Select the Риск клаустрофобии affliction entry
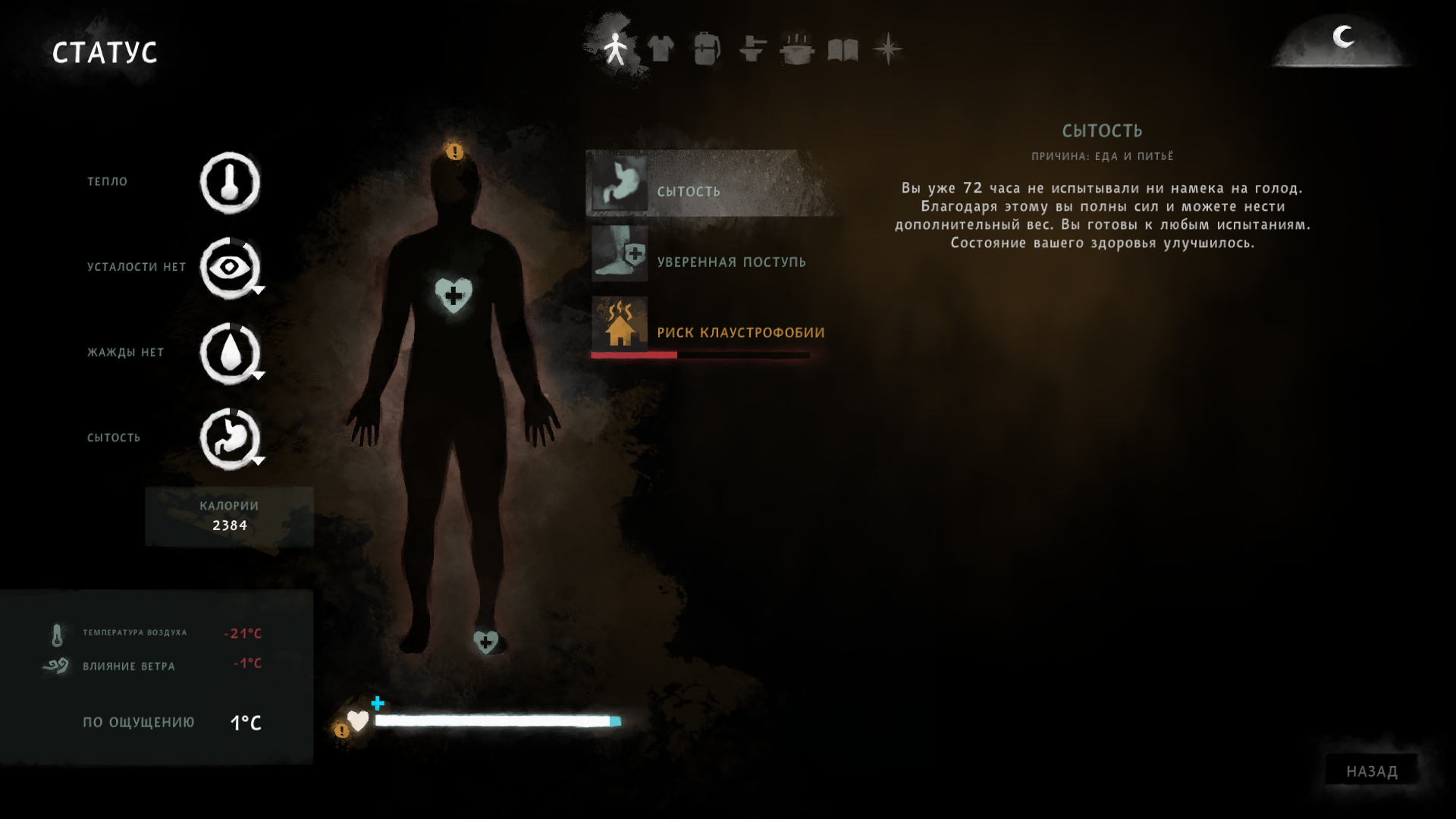This screenshot has height=819, width=1456. [711, 327]
